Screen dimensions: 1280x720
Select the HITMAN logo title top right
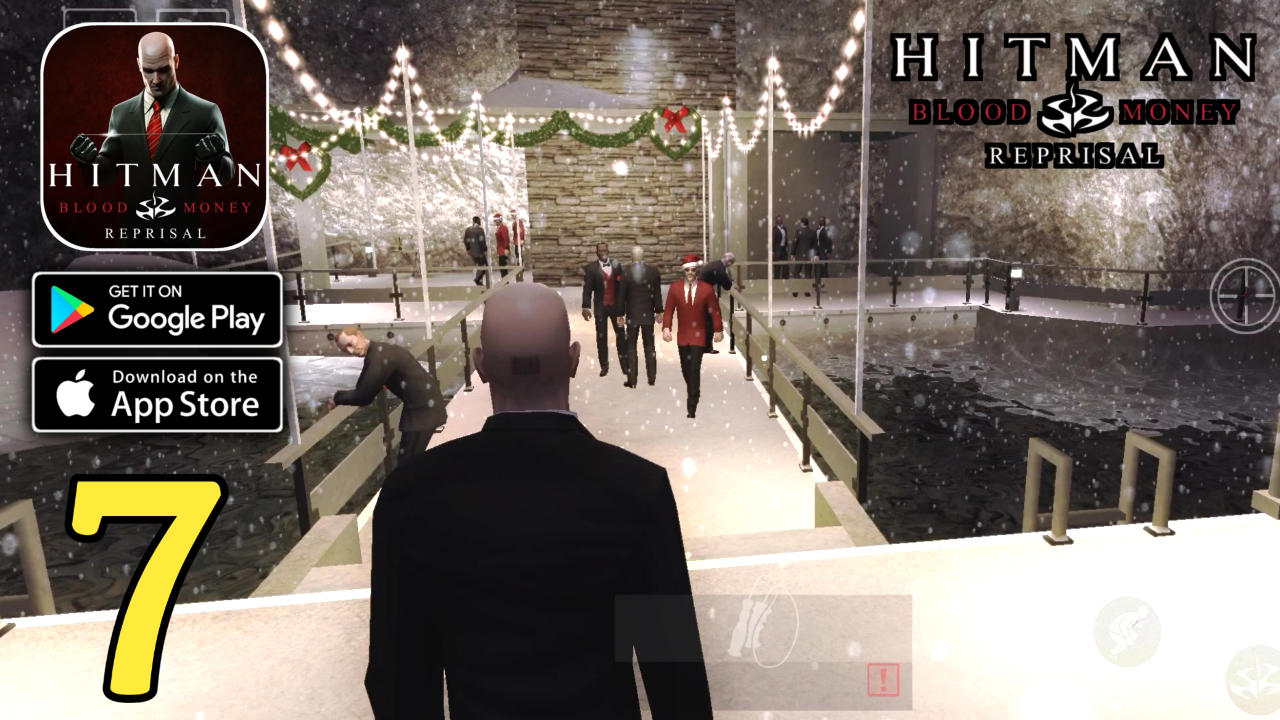point(1073,55)
